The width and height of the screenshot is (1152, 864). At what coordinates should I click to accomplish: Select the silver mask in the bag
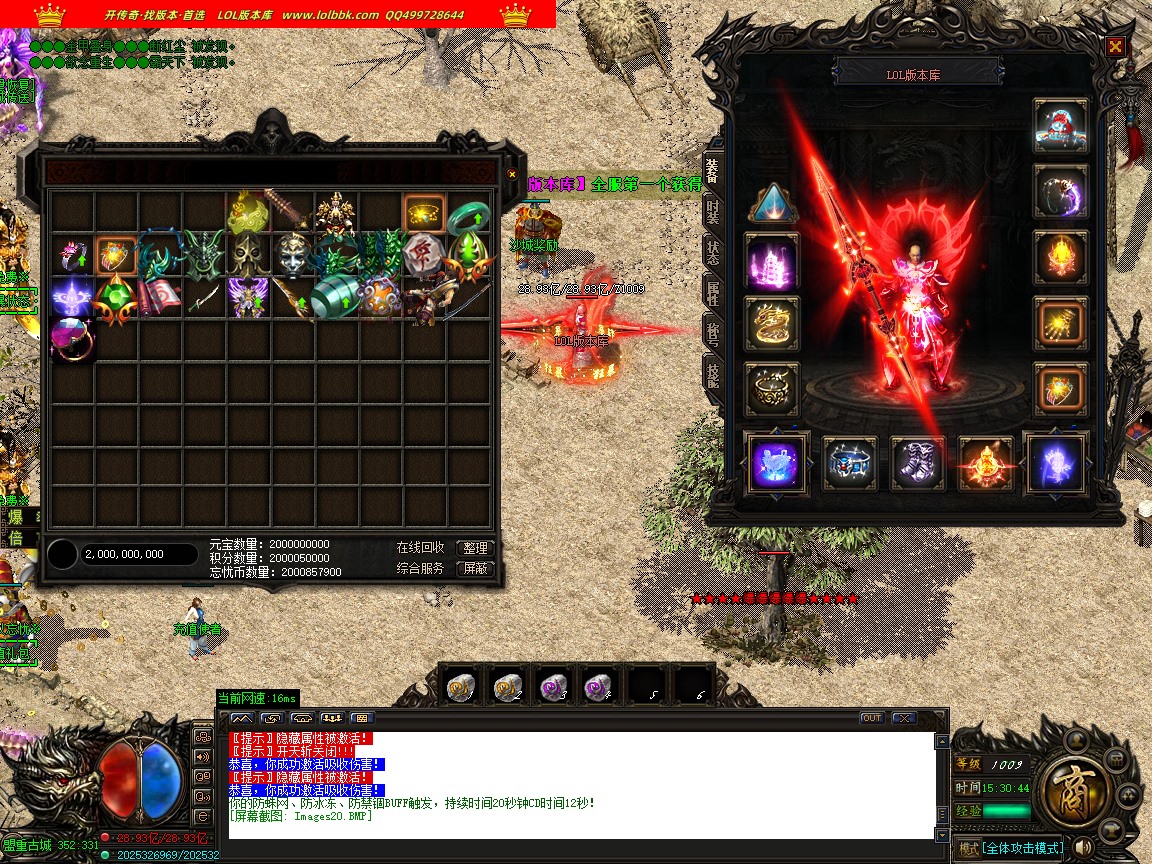(293, 255)
